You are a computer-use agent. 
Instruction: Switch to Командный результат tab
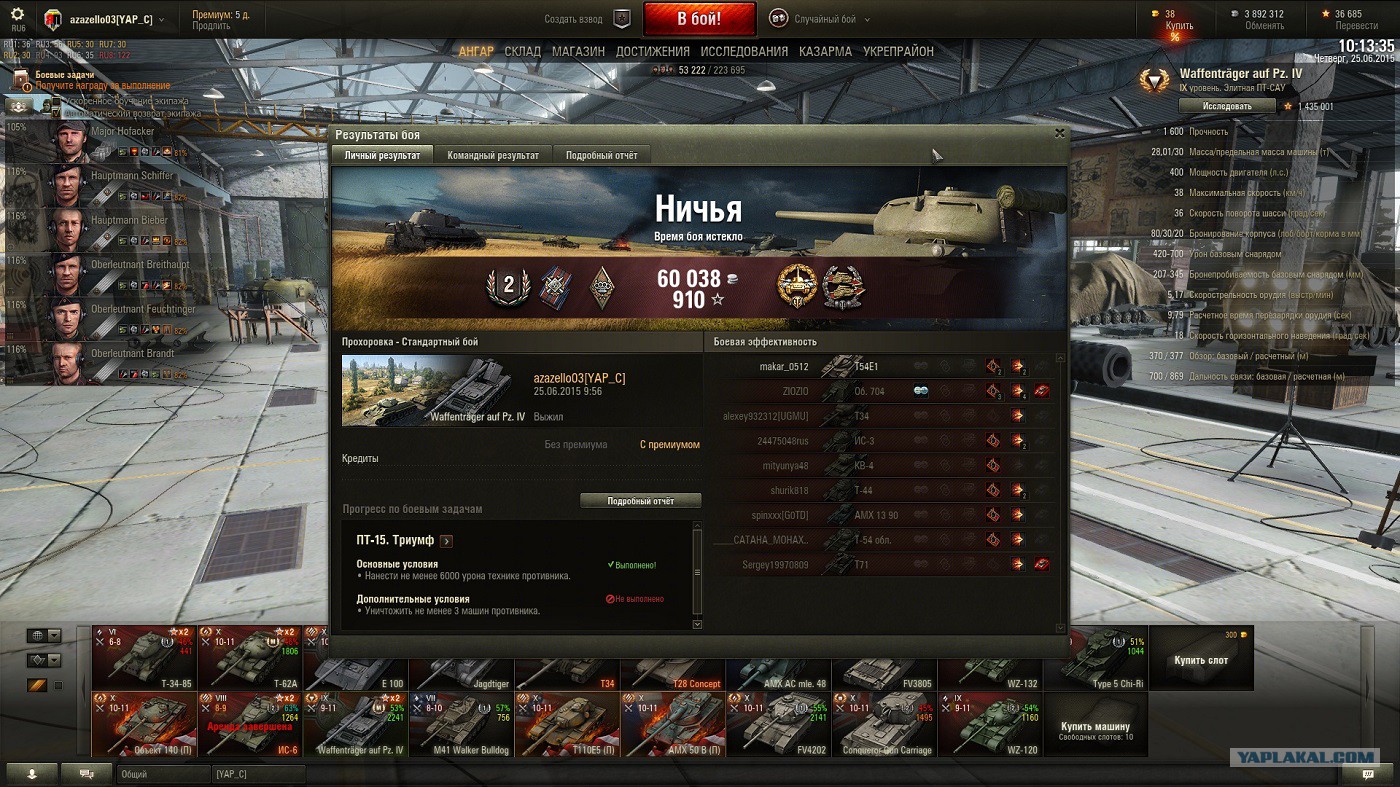[493, 155]
